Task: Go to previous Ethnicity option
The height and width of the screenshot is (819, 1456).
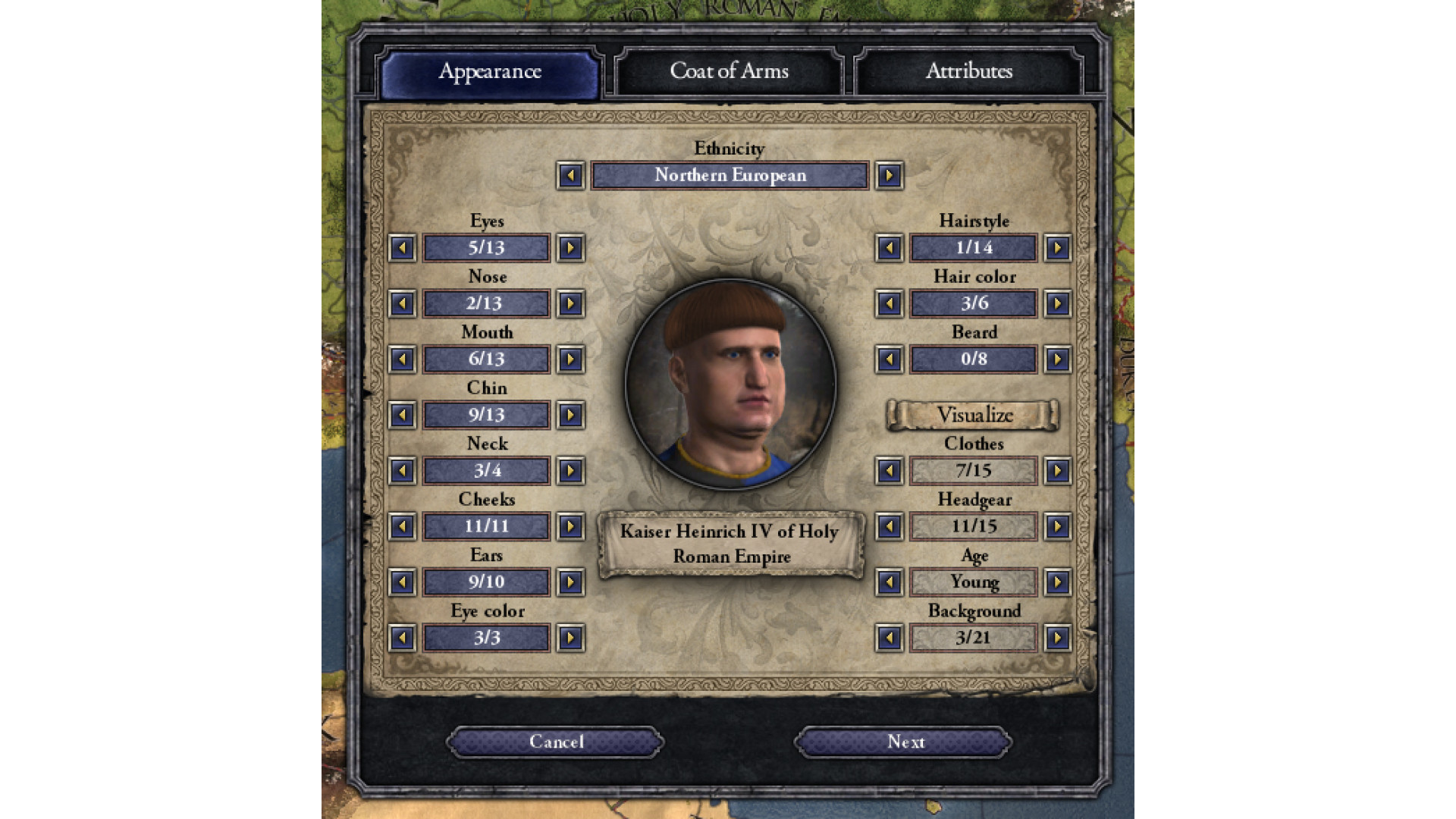Action: [570, 176]
